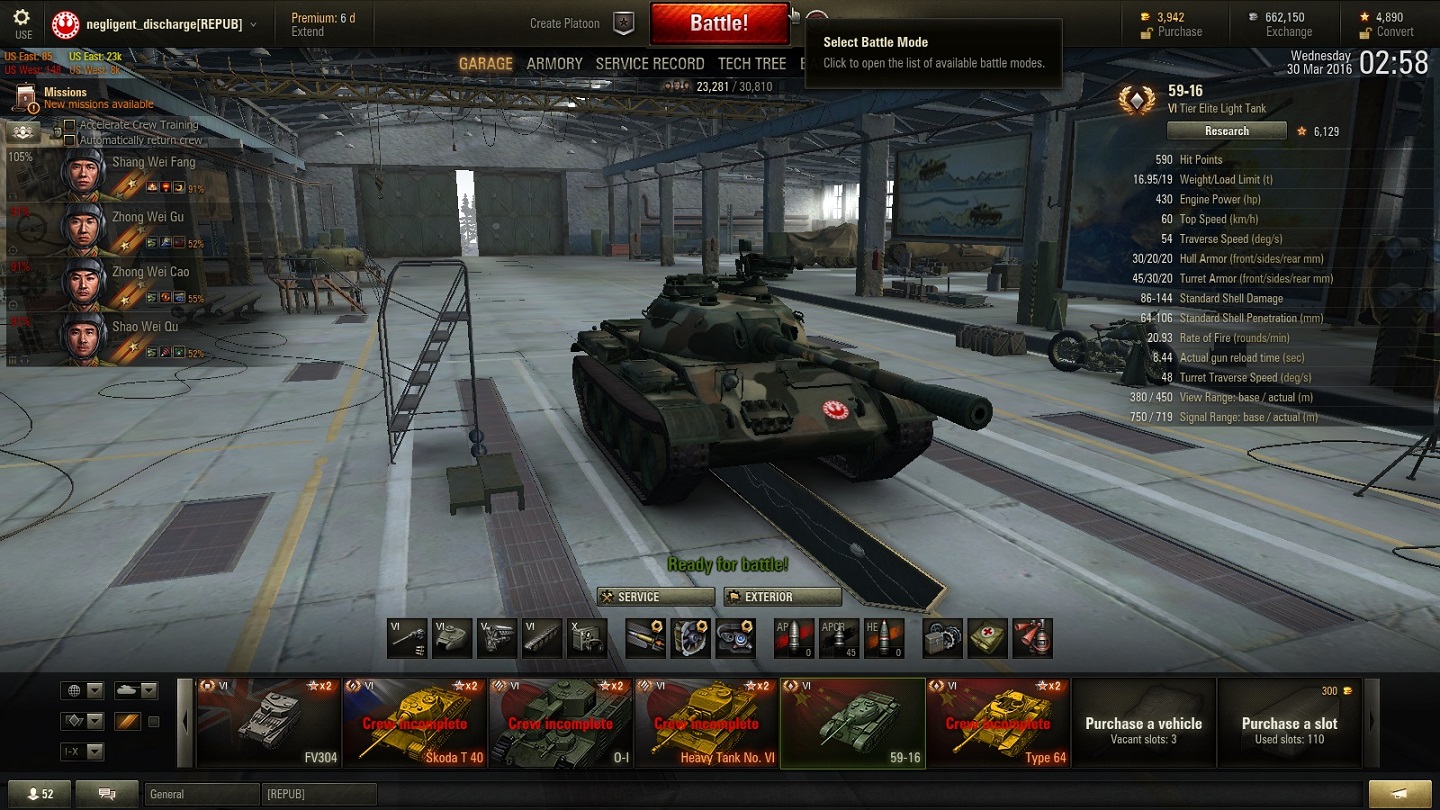Screen dimensions: 1440x810
Task: Click the Research button for 59-16
Action: pyautogui.click(x=1226, y=131)
